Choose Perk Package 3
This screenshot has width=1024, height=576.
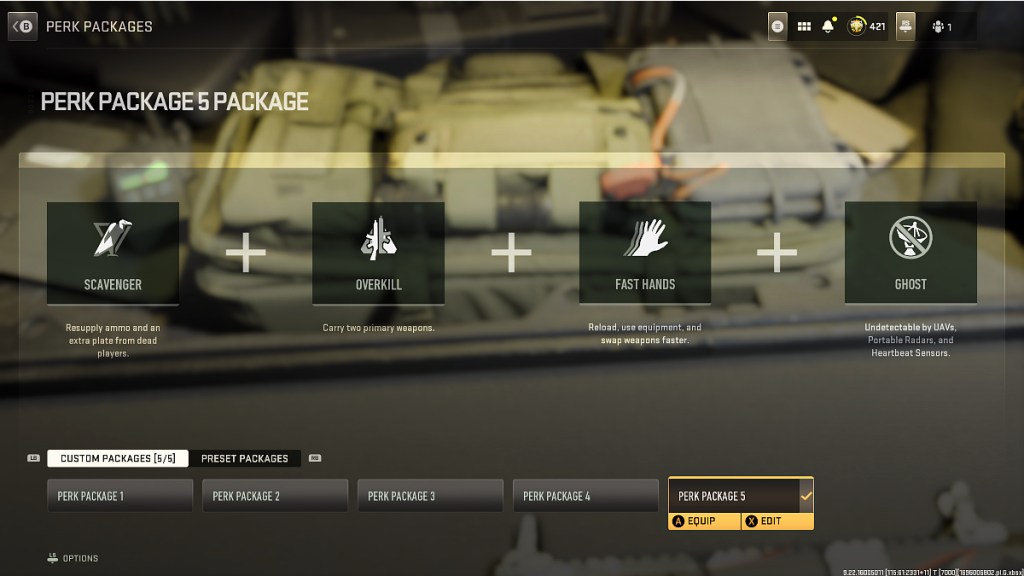pyautogui.click(x=430, y=496)
